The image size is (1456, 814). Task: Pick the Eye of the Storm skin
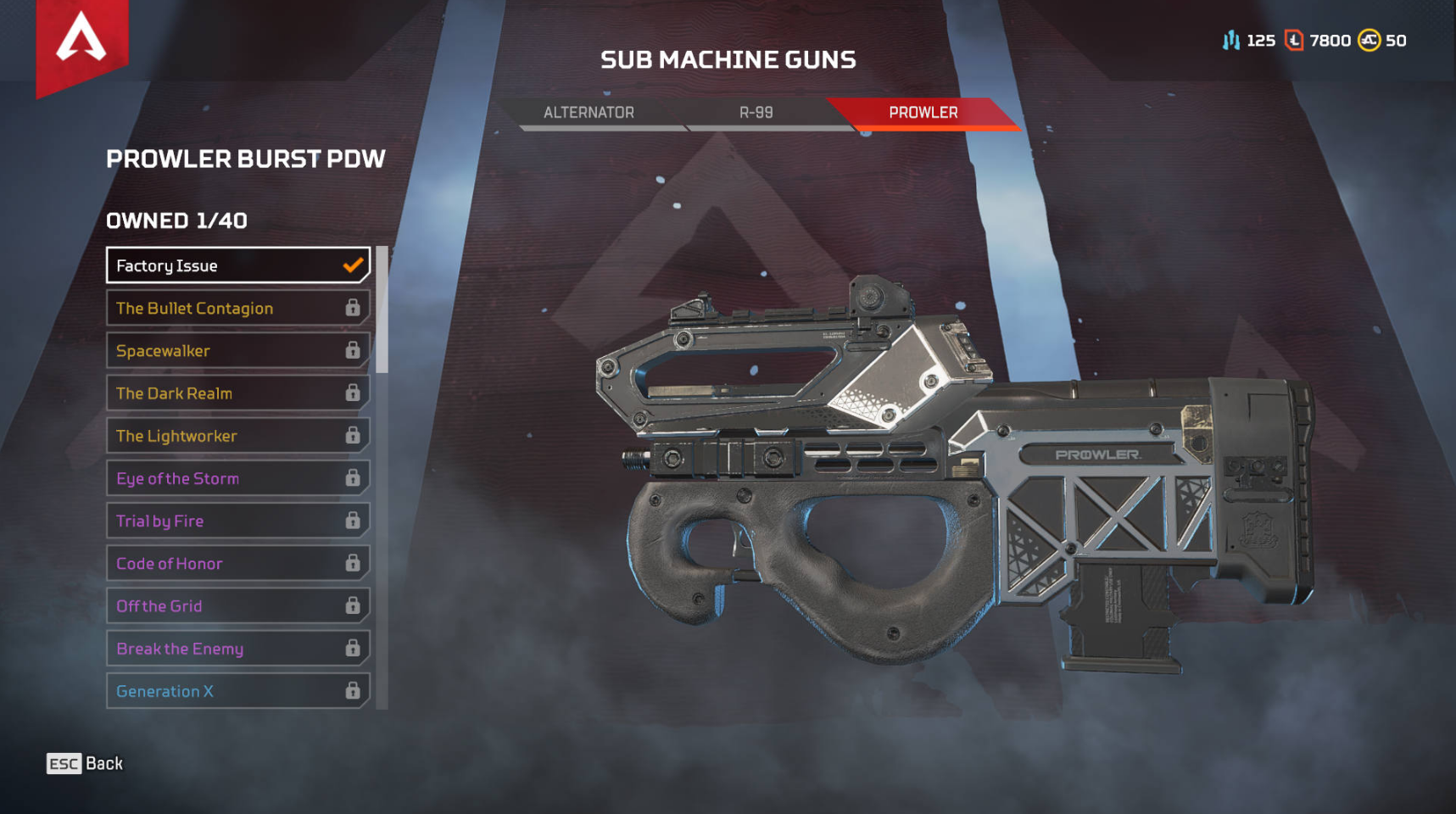tap(237, 478)
